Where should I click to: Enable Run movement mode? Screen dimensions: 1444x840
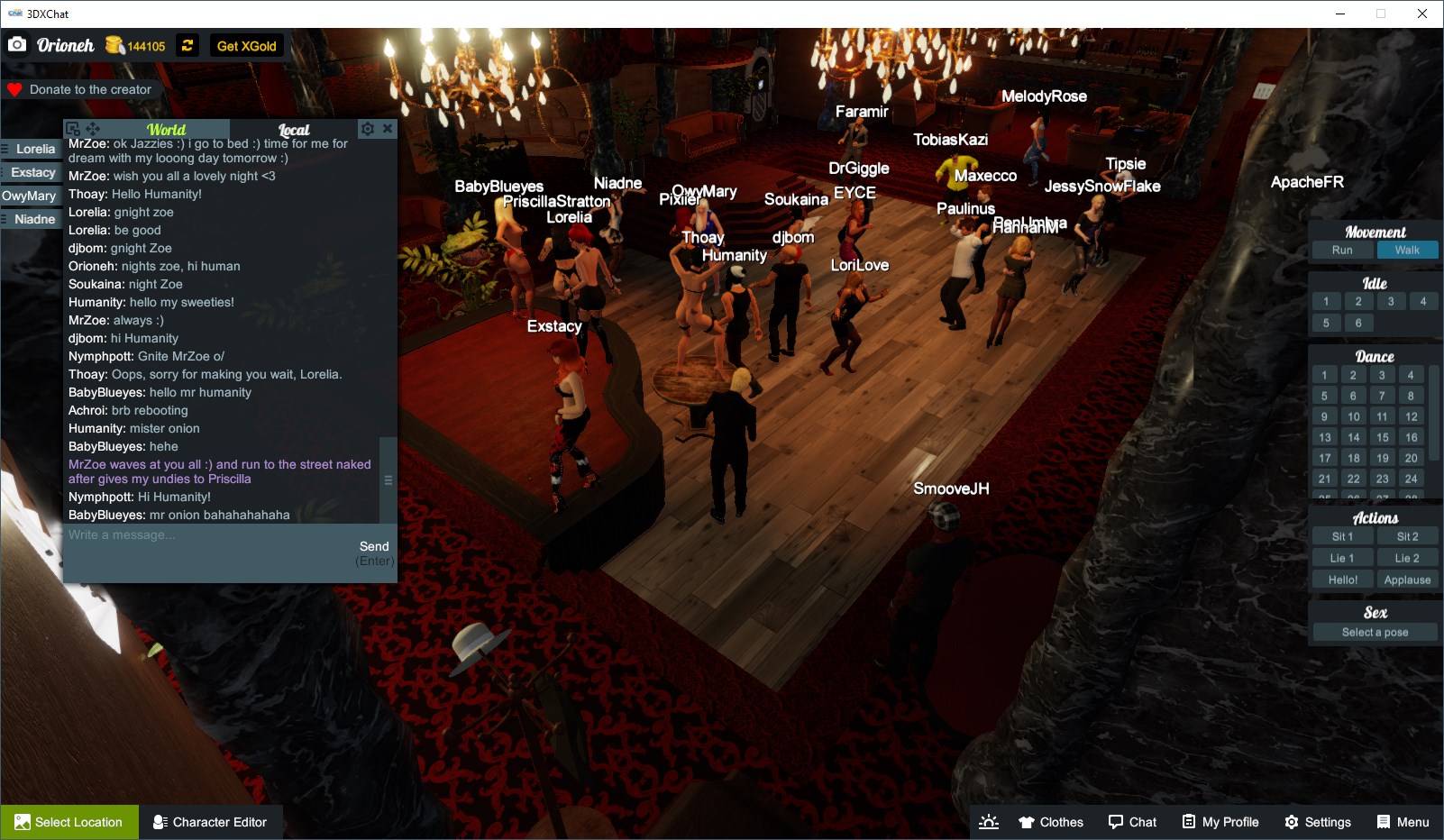click(1342, 250)
